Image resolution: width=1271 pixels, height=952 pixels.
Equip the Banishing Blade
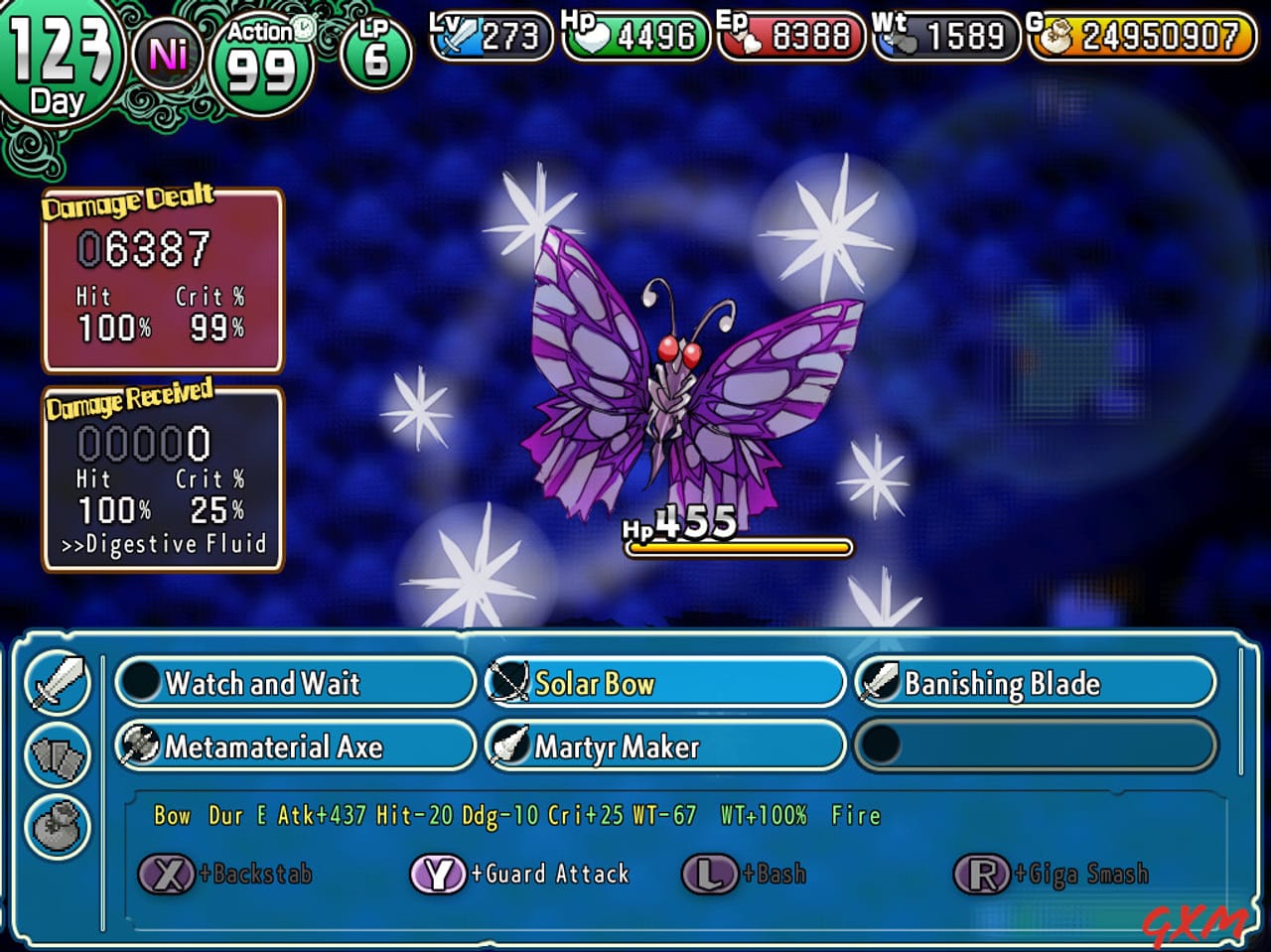tap(1035, 683)
